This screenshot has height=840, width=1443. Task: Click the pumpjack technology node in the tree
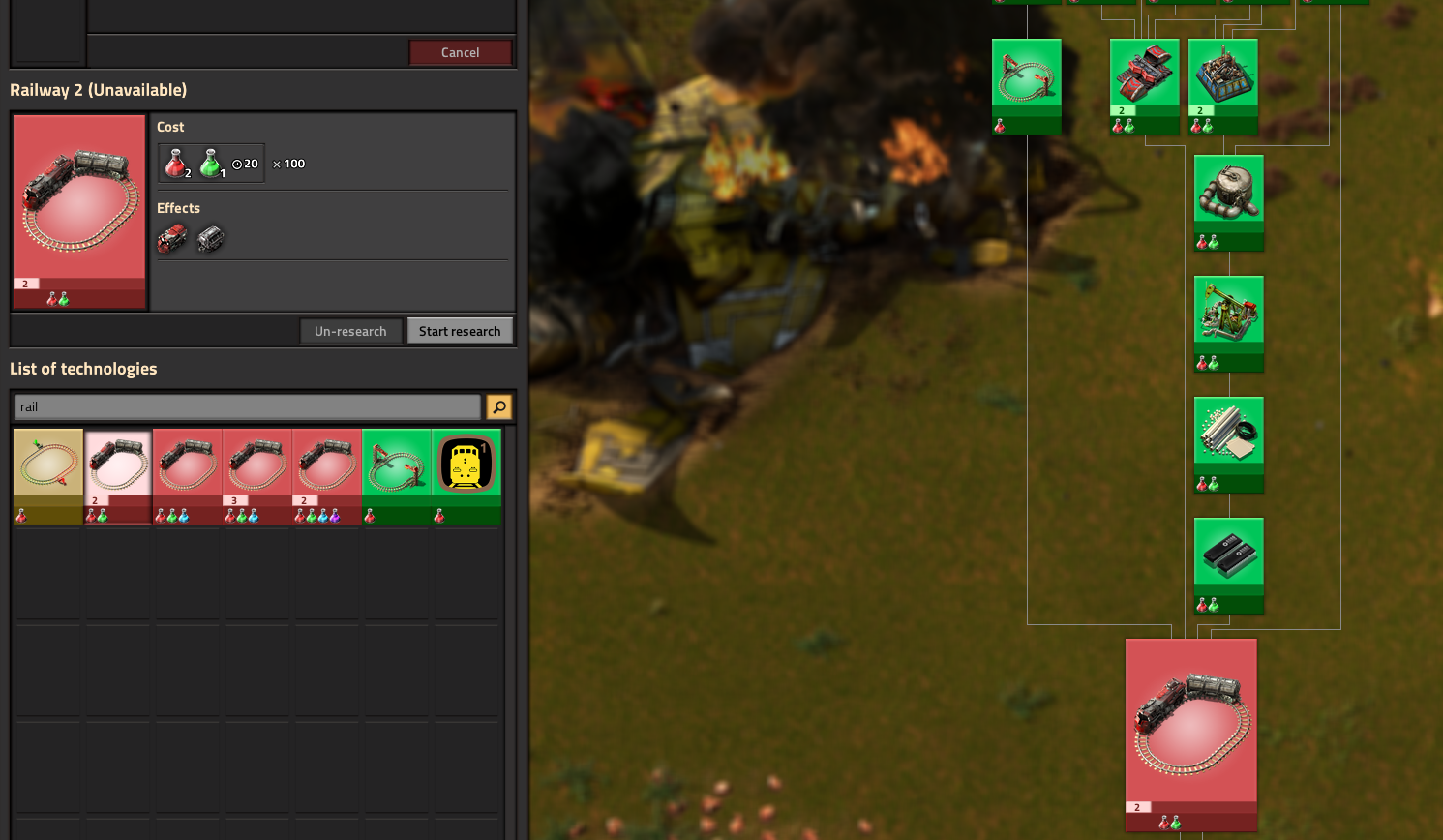click(1228, 308)
